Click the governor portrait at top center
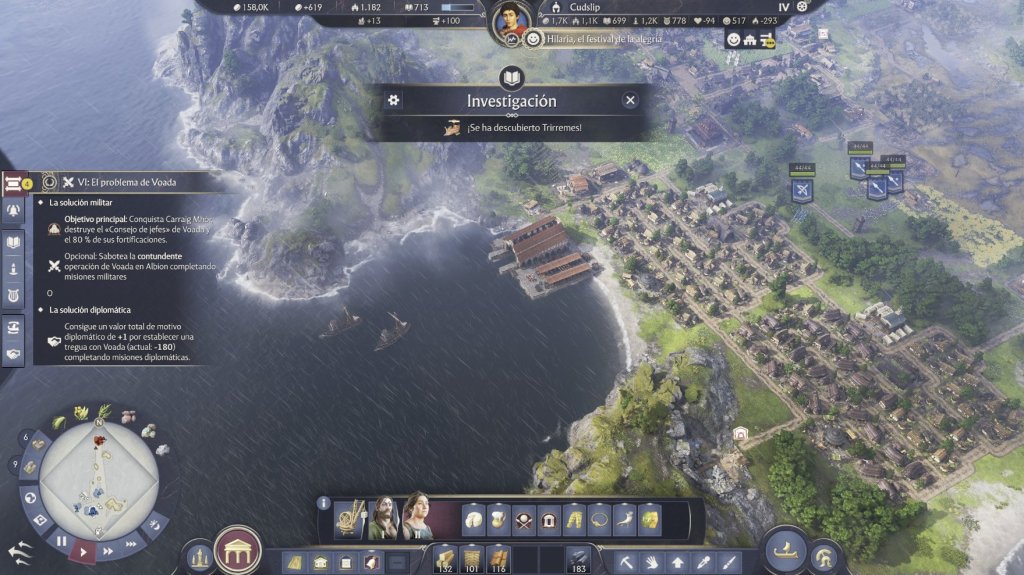This screenshot has height=575, width=1024. (x=511, y=22)
